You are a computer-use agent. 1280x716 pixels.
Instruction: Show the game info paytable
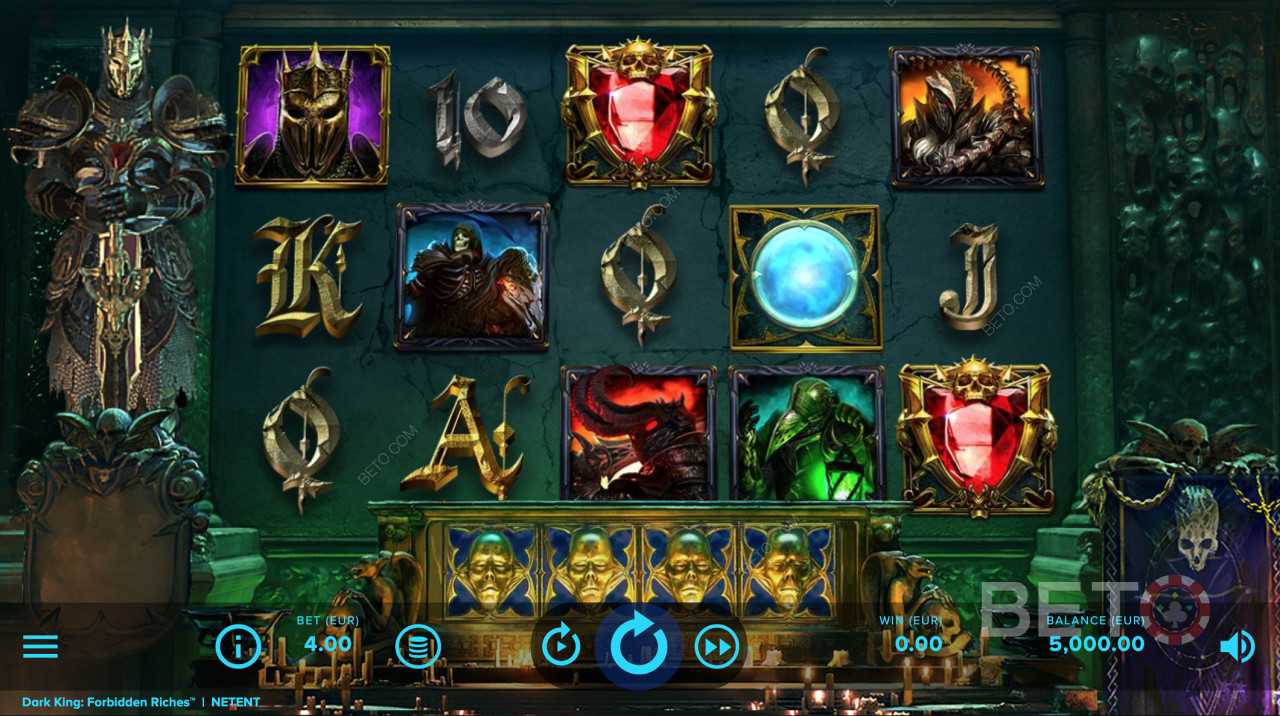pyautogui.click(x=238, y=647)
